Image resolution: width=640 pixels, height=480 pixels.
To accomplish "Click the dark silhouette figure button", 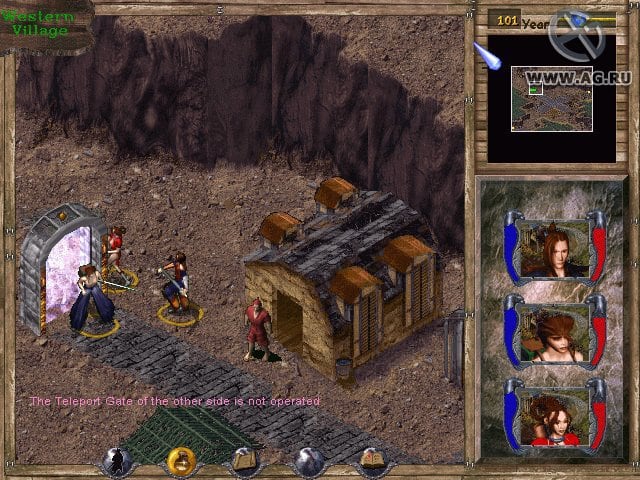I will tap(118, 462).
